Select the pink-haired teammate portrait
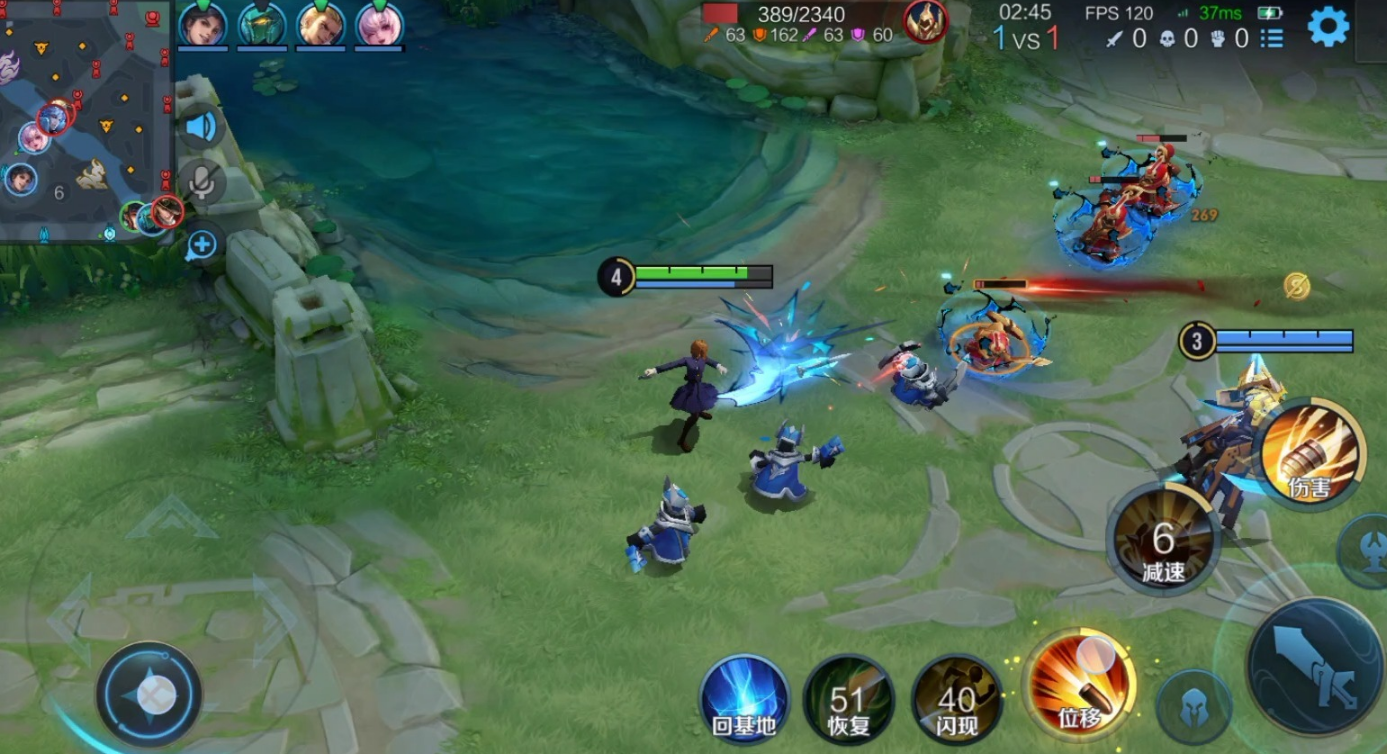1387x754 pixels. coord(379,25)
